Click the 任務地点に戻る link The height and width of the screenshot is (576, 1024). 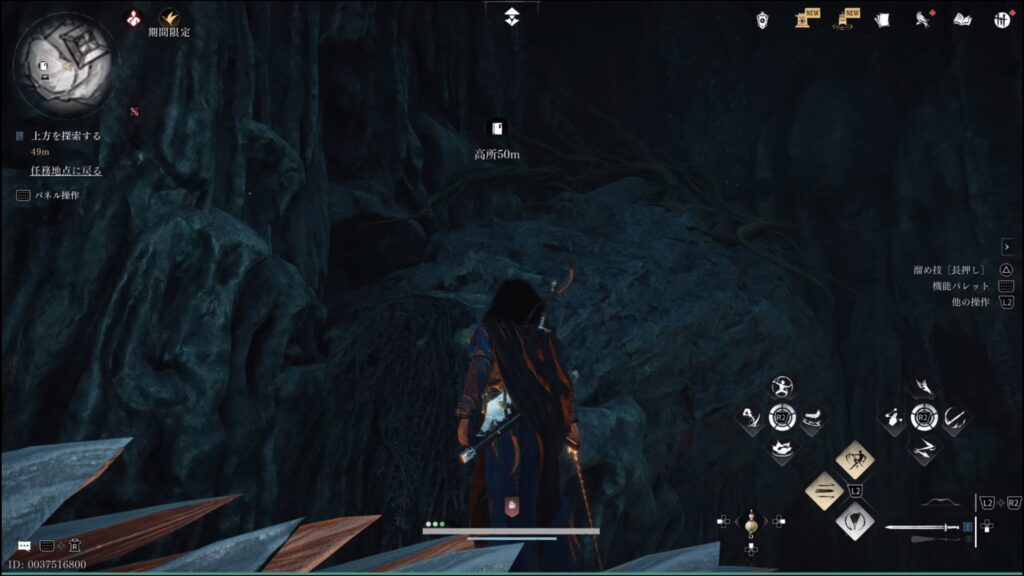click(66, 171)
